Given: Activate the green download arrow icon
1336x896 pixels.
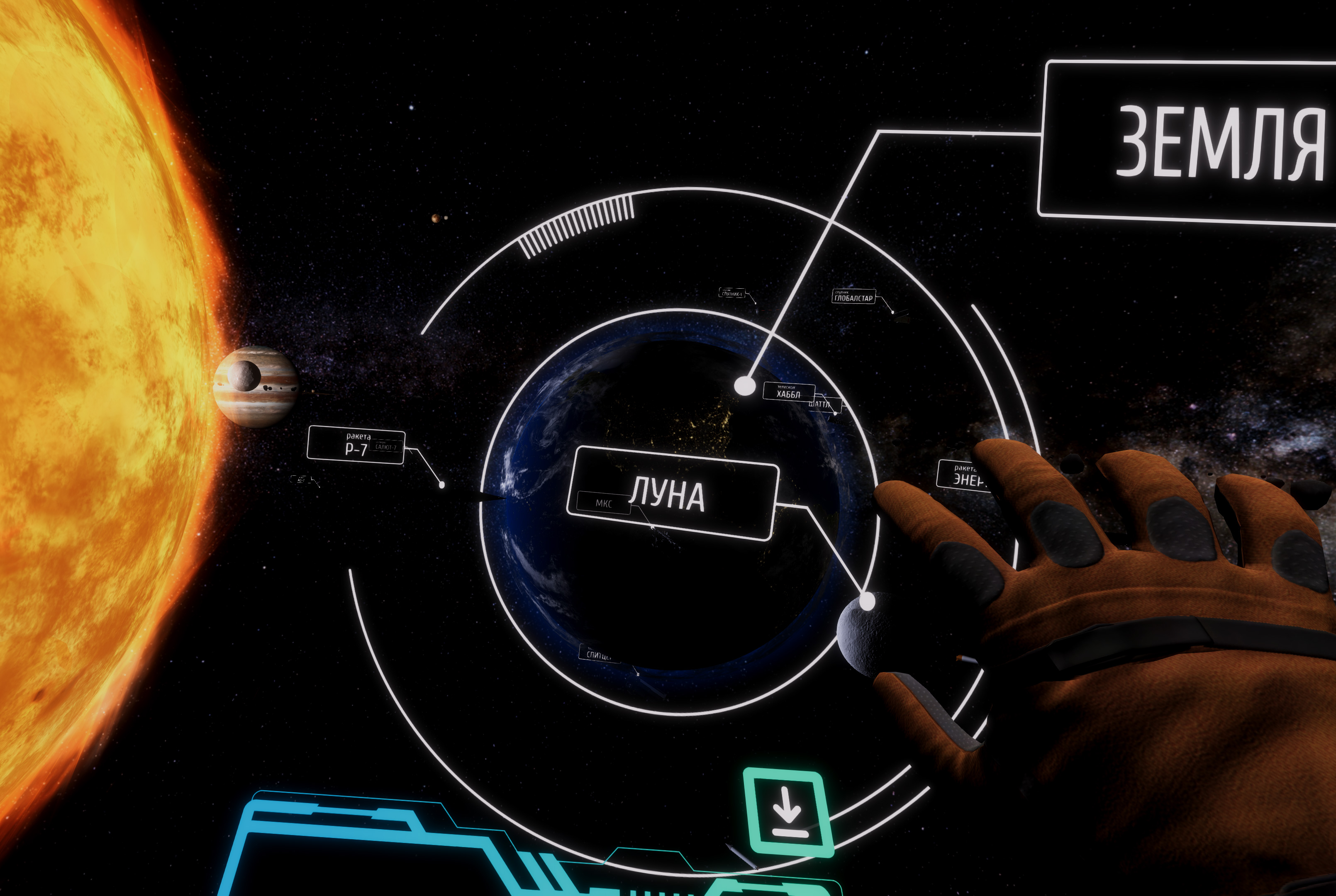Looking at the screenshot, I should (788, 813).
